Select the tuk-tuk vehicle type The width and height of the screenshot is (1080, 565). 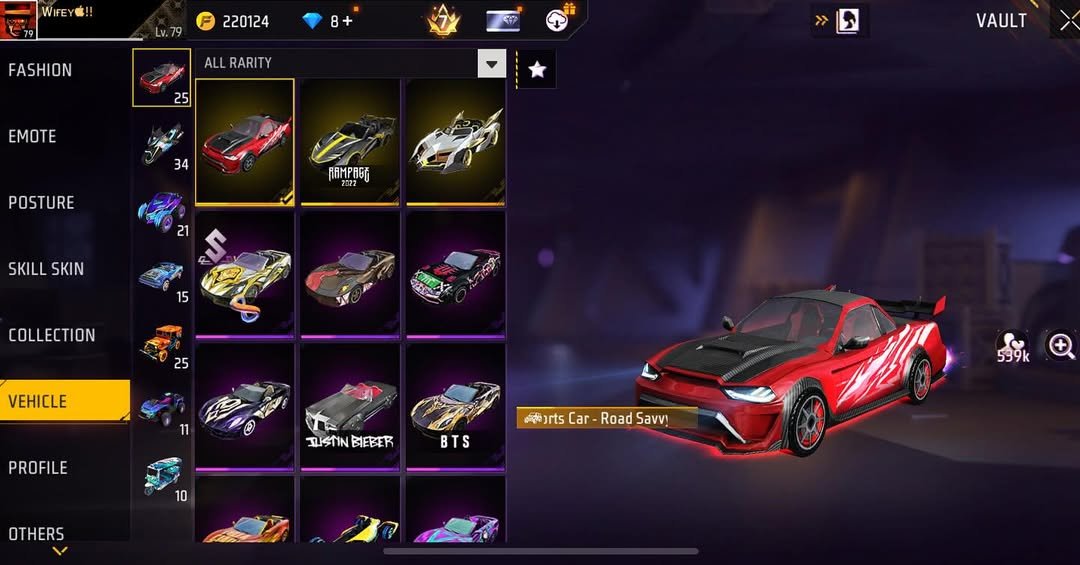point(161,475)
